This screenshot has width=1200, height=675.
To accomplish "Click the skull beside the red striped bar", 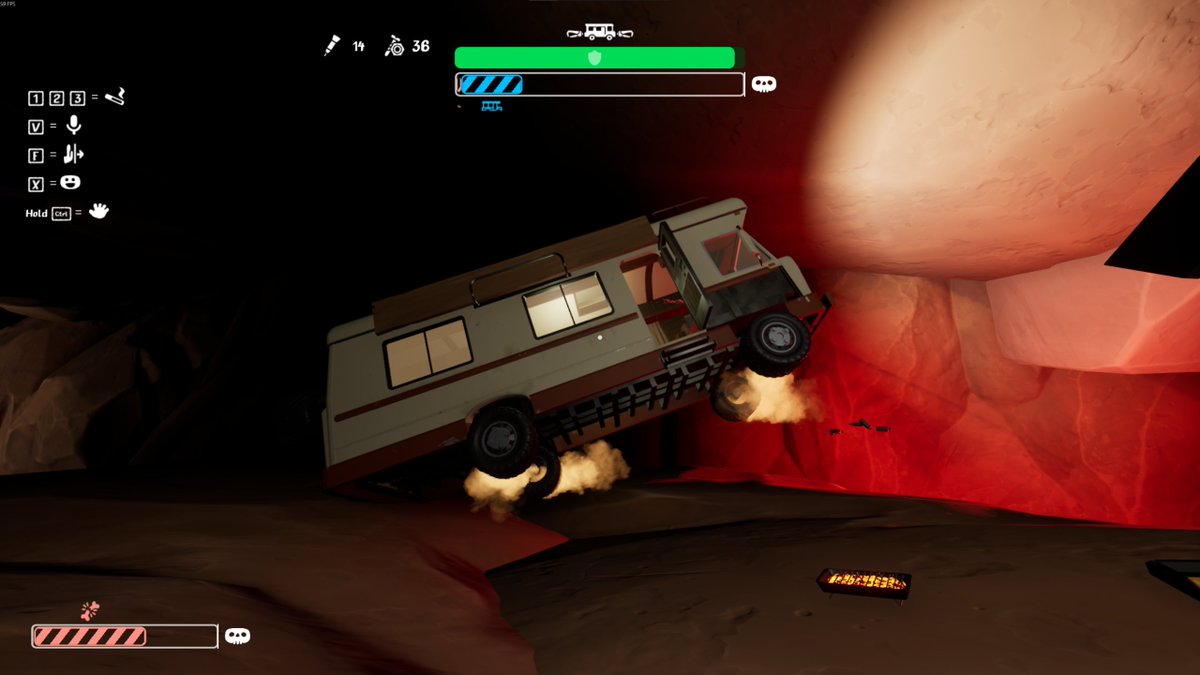I will [x=237, y=636].
